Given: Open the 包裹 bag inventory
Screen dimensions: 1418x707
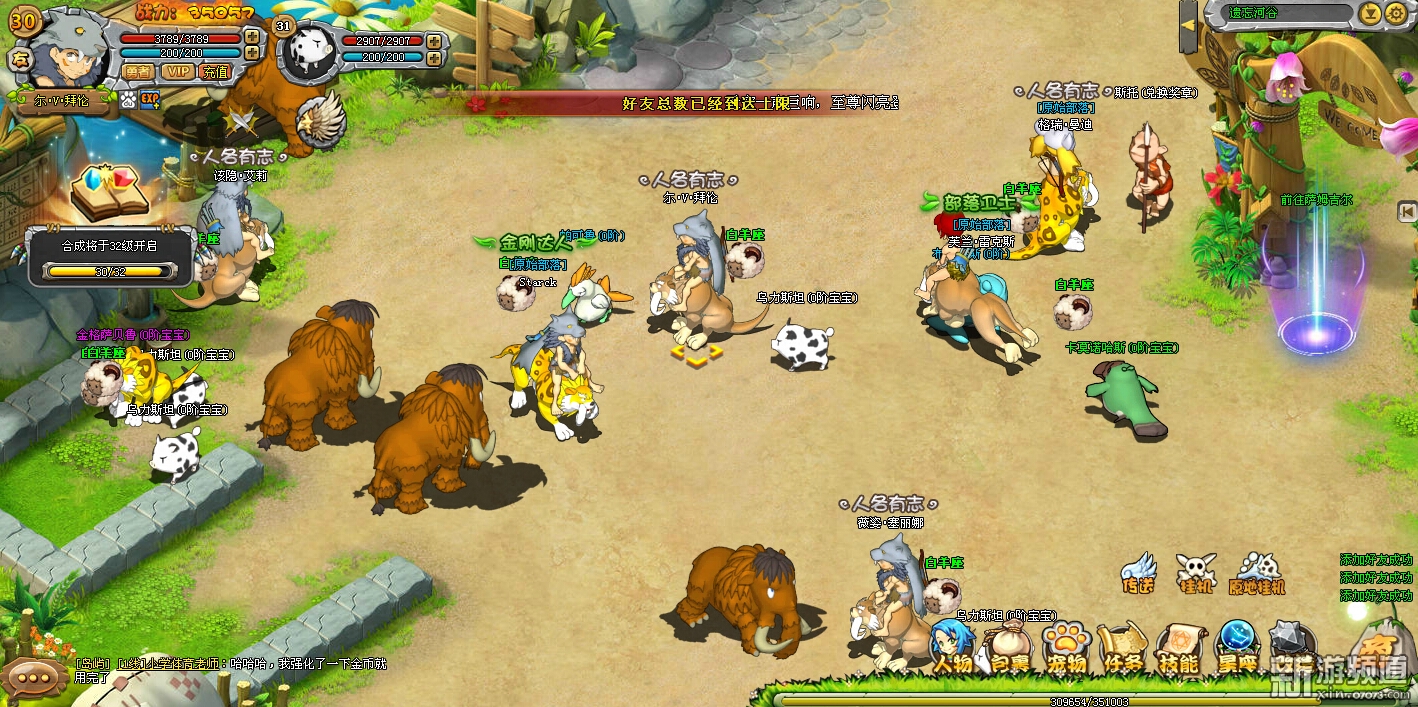Looking at the screenshot, I should 1010,648.
